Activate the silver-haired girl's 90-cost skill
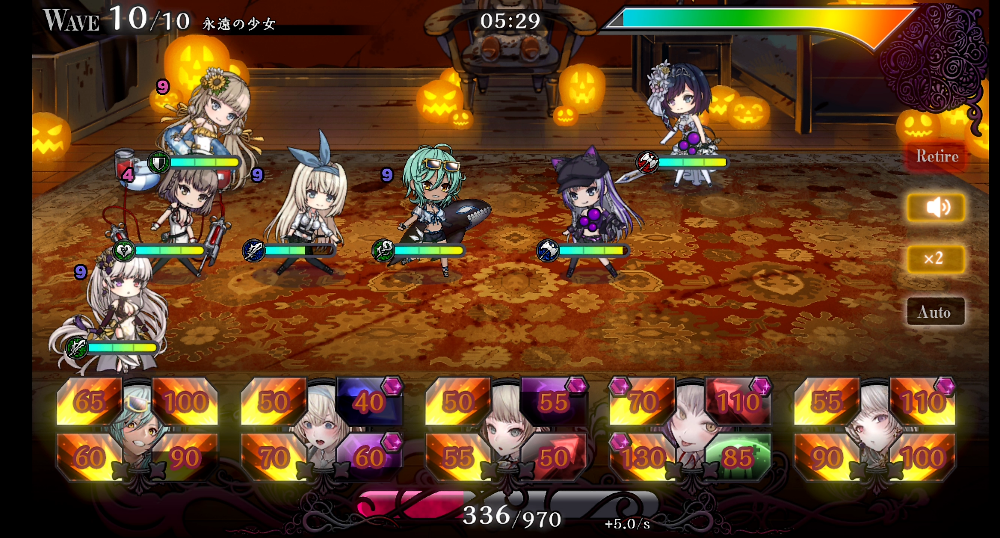The image size is (1000, 538). click(826, 457)
